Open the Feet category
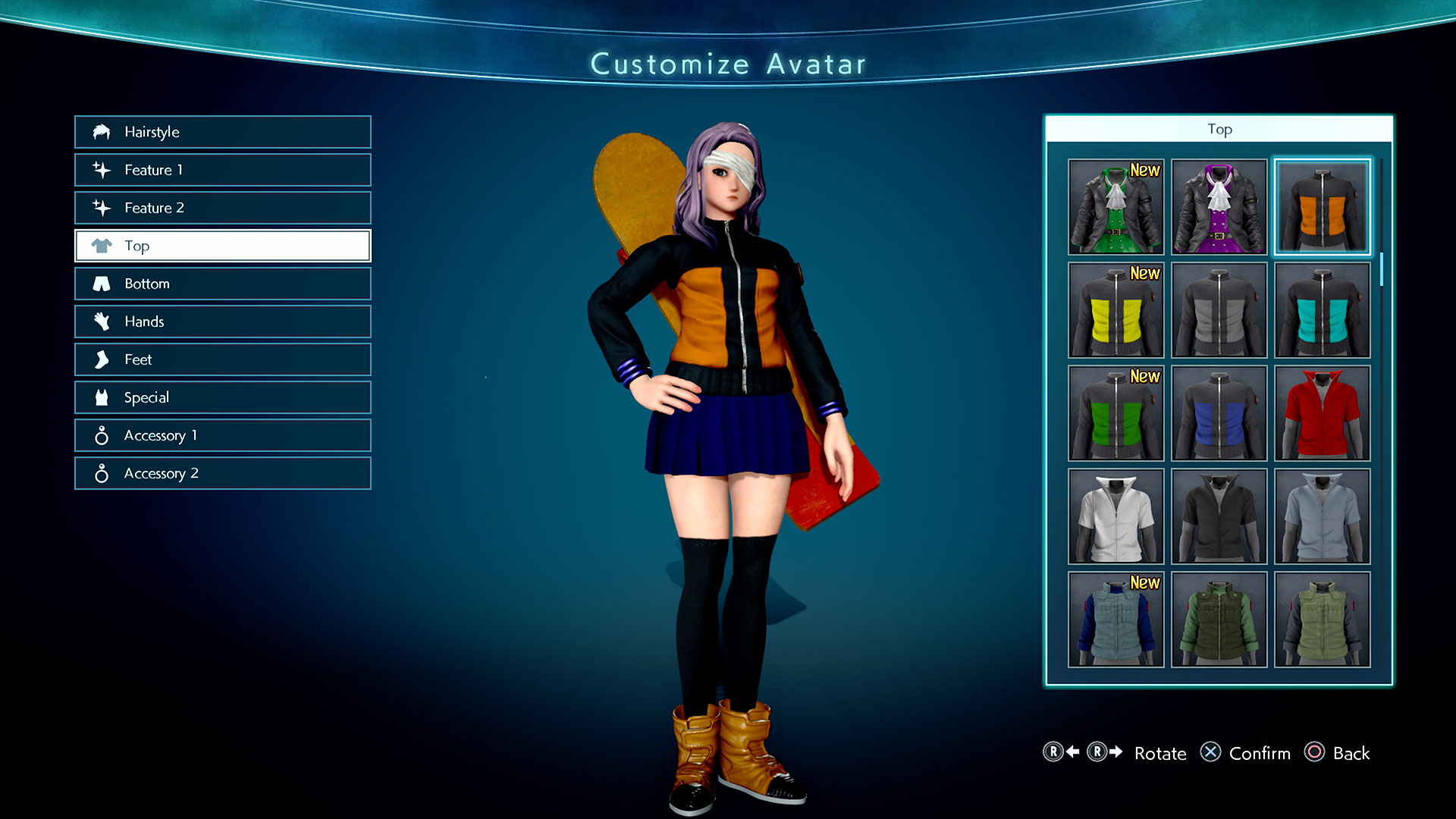Viewport: 1456px width, 819px height. click(x=222, y=359)
